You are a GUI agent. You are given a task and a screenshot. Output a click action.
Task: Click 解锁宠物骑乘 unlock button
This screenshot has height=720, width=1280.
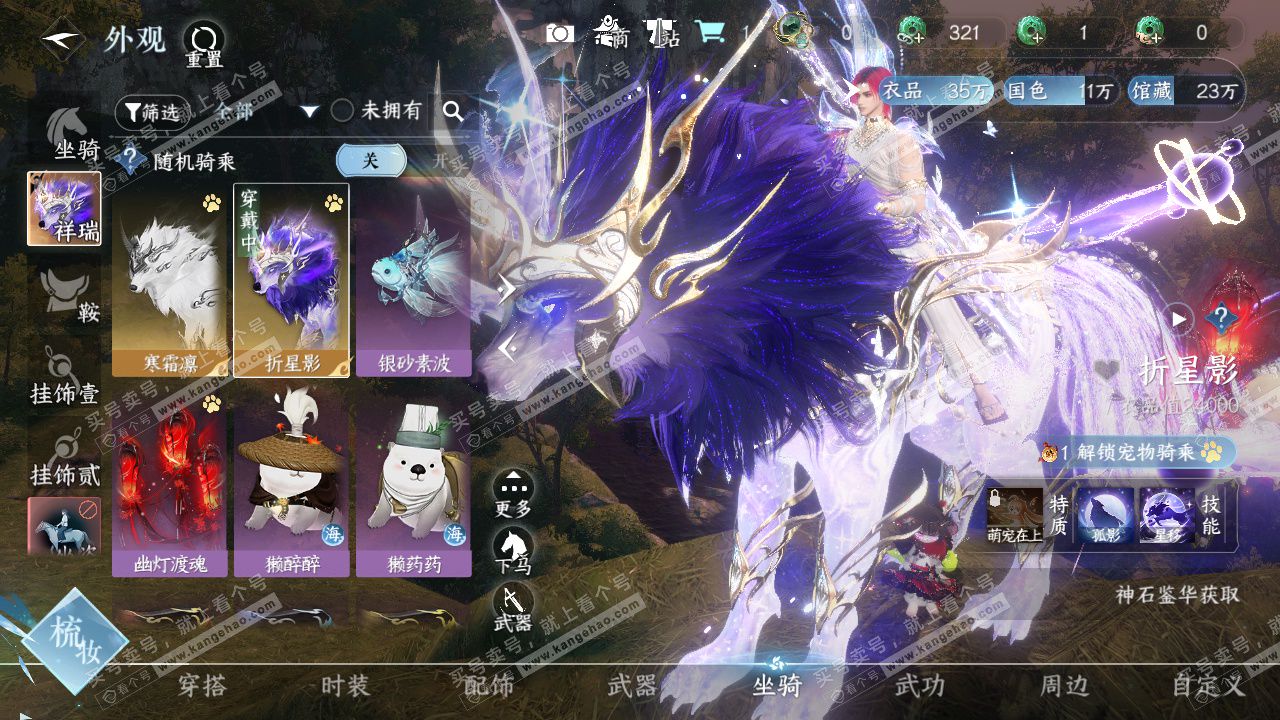point(1140,452)
